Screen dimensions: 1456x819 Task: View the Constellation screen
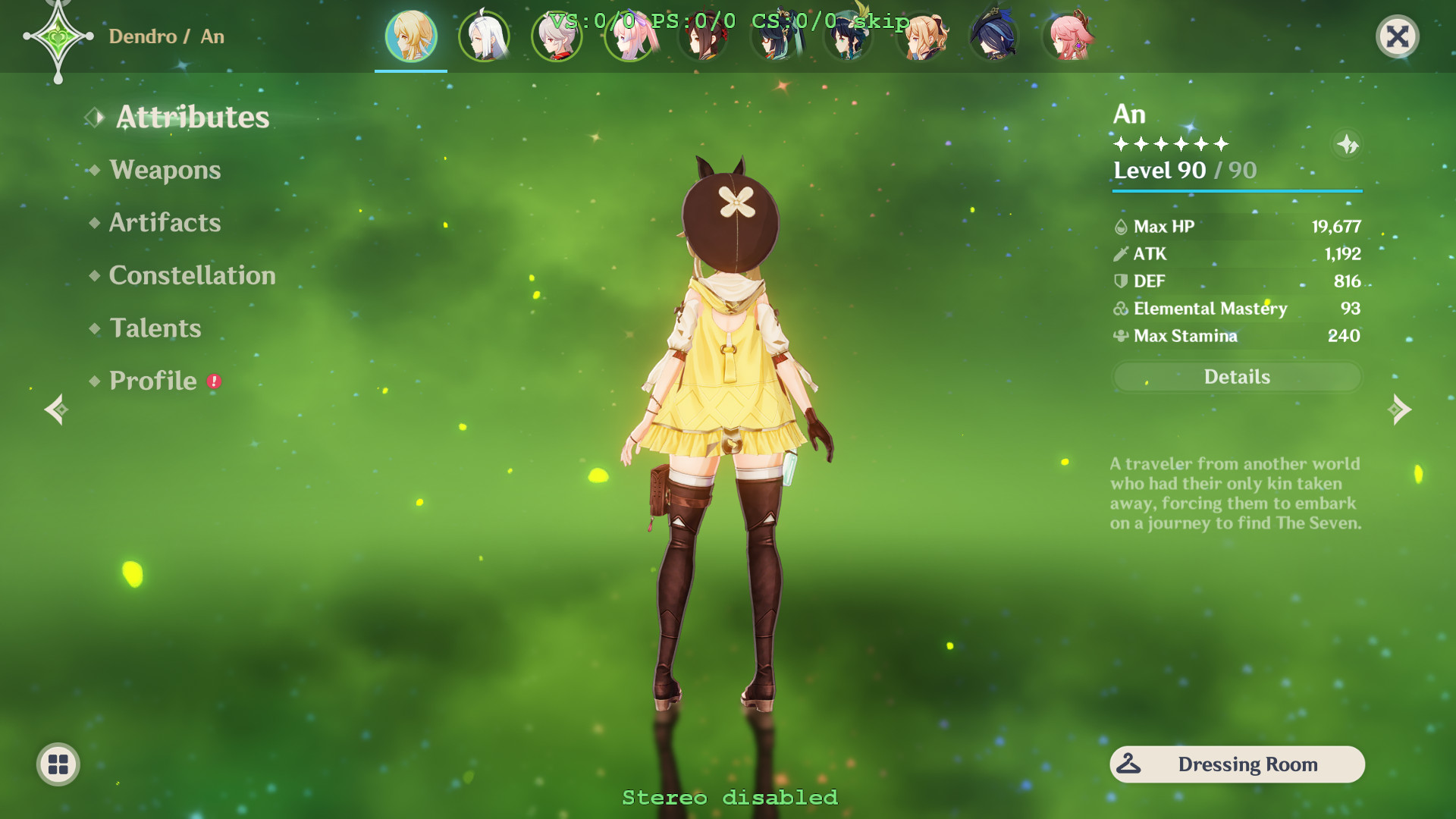coord(192,275)
